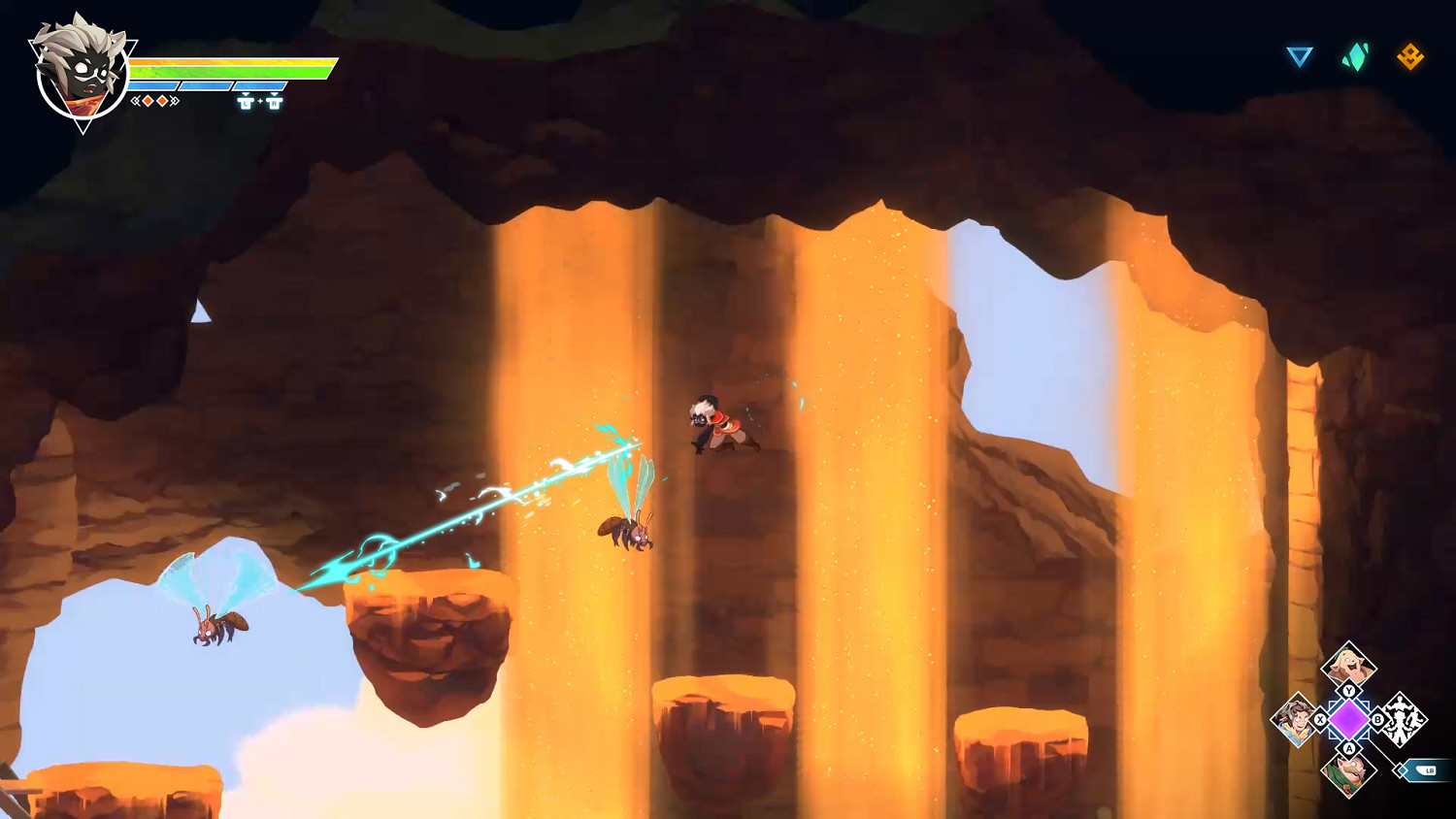The width and height of the screenshot is (1456, 819).
Task: Select the blue triangle emblem icon top-right
Action: pos(1301,58)
